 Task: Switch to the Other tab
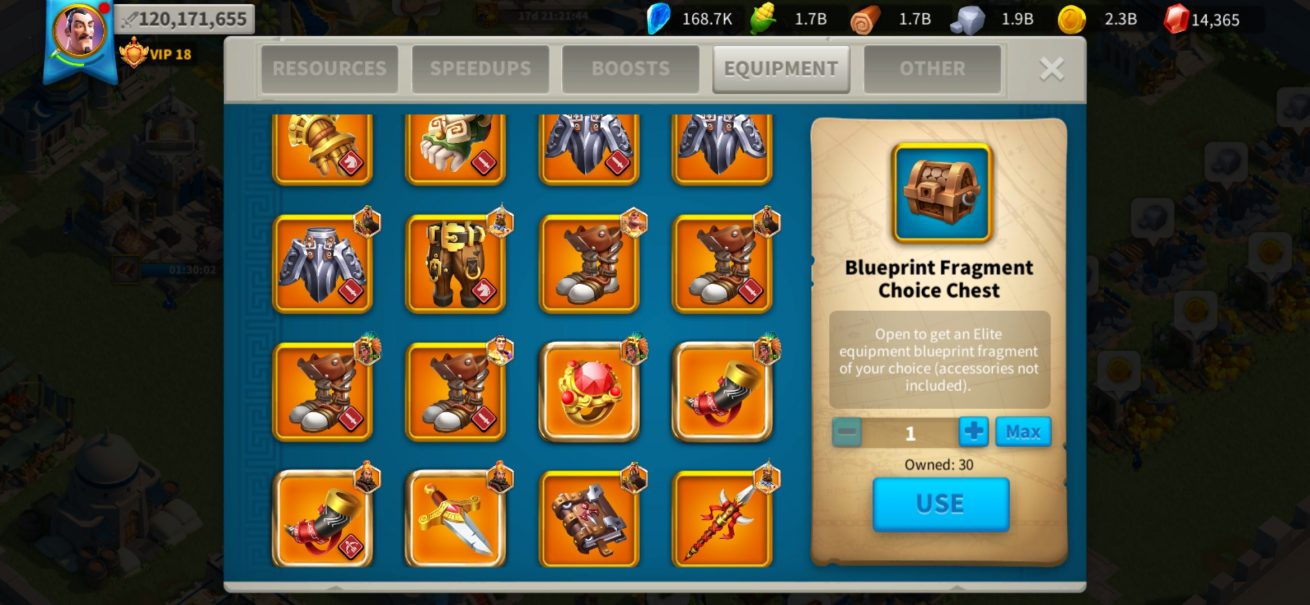(932, 69)
